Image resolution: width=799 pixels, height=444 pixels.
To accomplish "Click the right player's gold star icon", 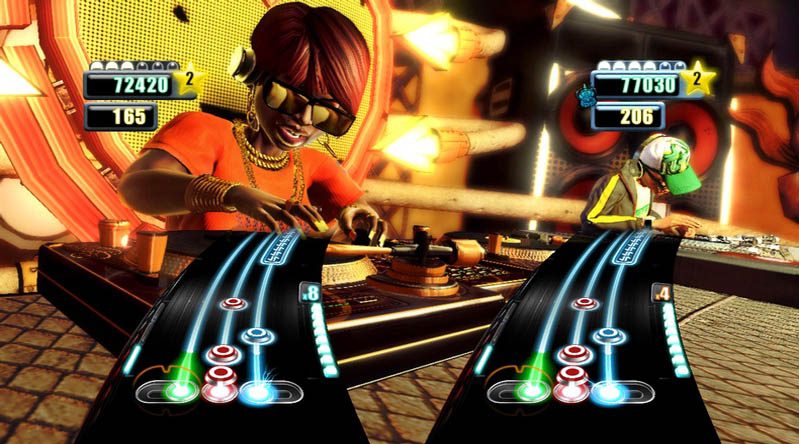I will click(x=701, y=79).
